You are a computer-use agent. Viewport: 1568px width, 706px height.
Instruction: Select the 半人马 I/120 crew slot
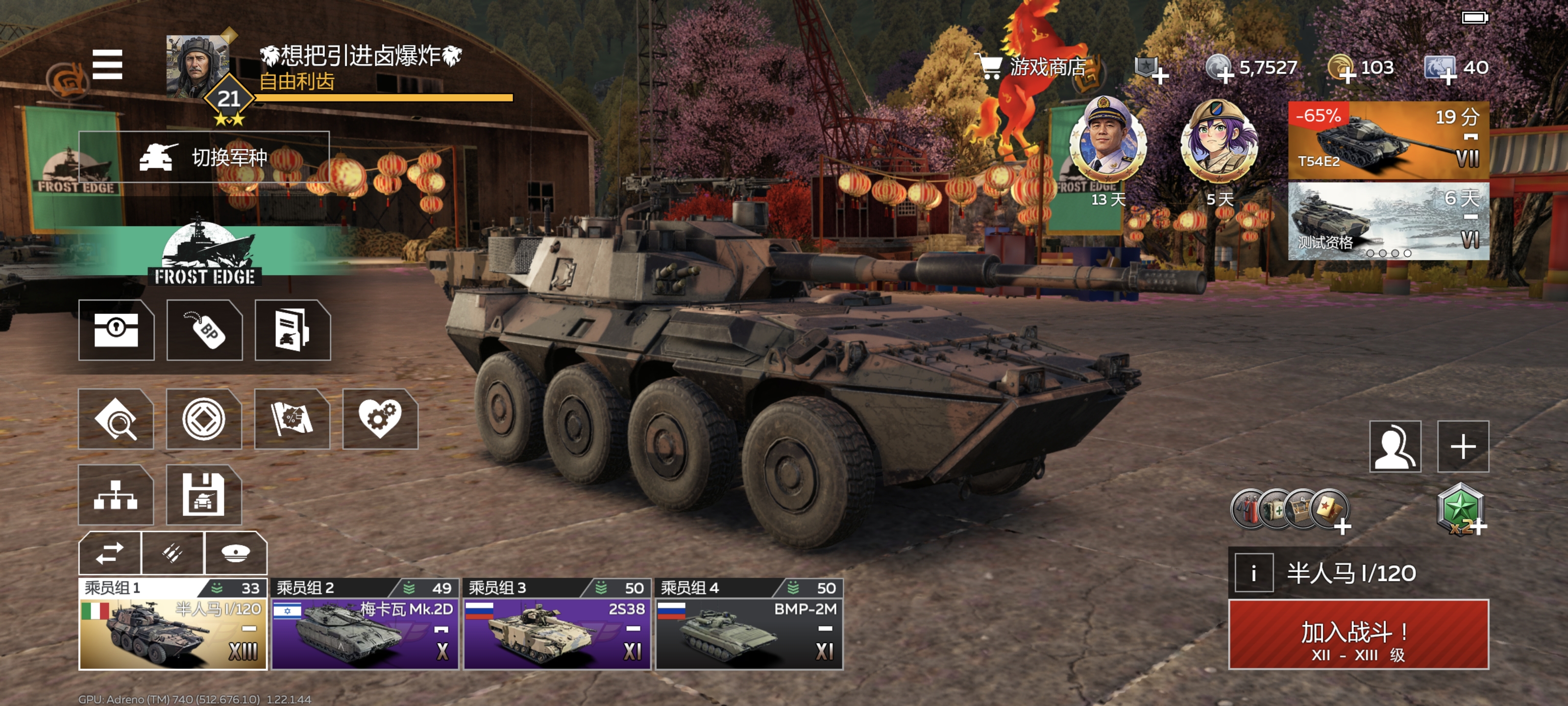click(x=173, y=625)
